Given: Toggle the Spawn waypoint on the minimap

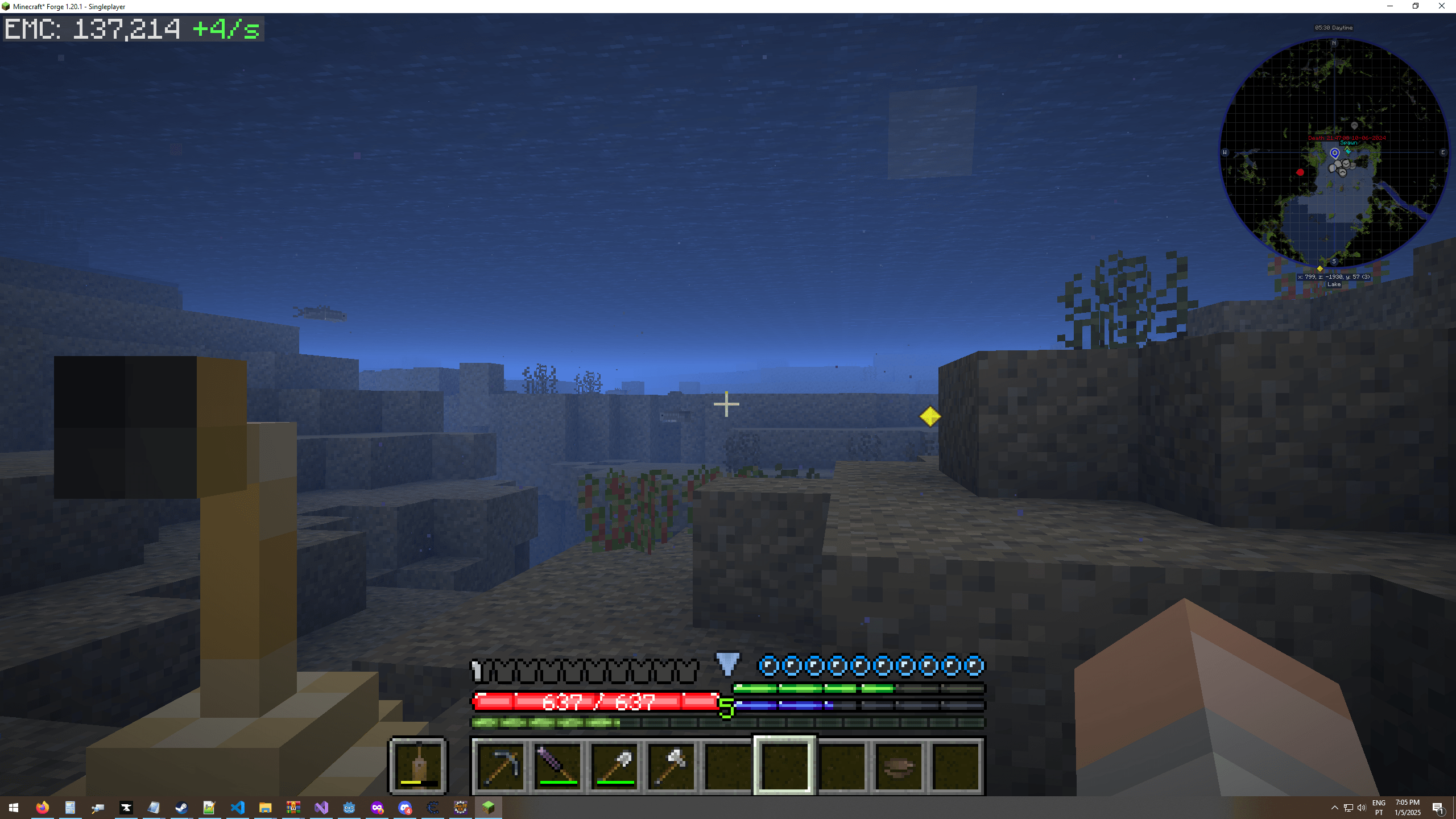Looking at the screenshot, I should 1349,143.
